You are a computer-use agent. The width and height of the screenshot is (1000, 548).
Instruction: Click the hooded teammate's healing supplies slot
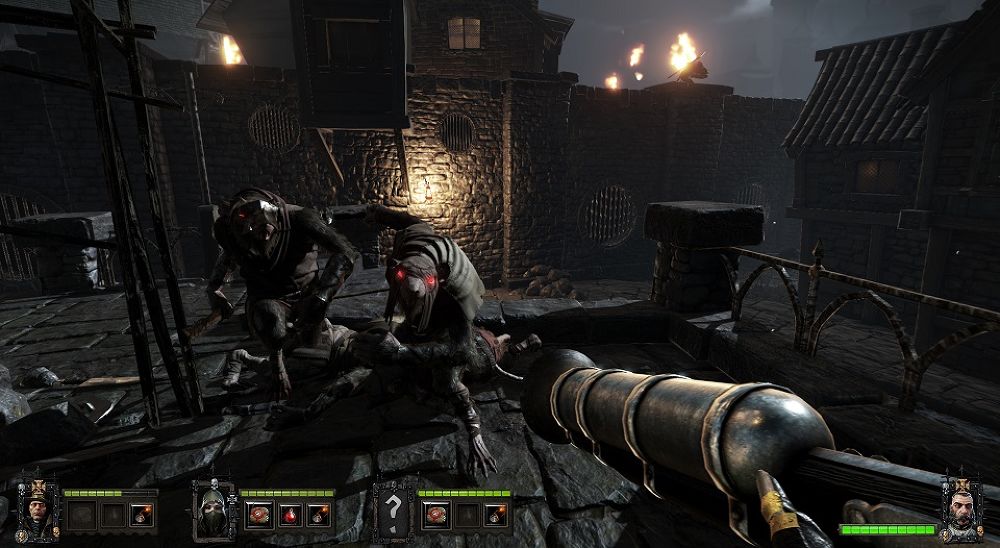(x=257, y=515)
